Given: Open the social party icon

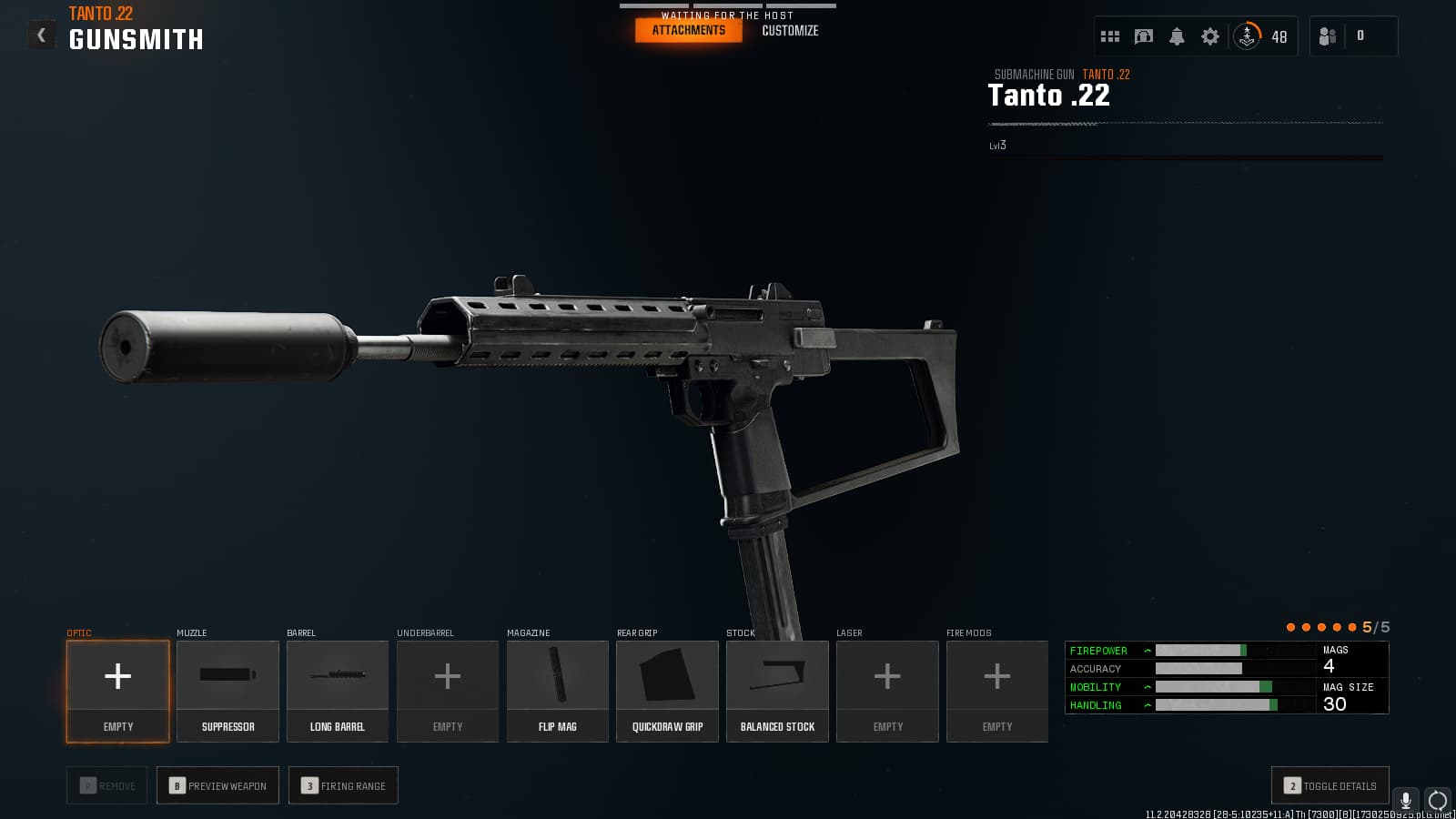Looking at the screenshot, I should pos(1328,36).
